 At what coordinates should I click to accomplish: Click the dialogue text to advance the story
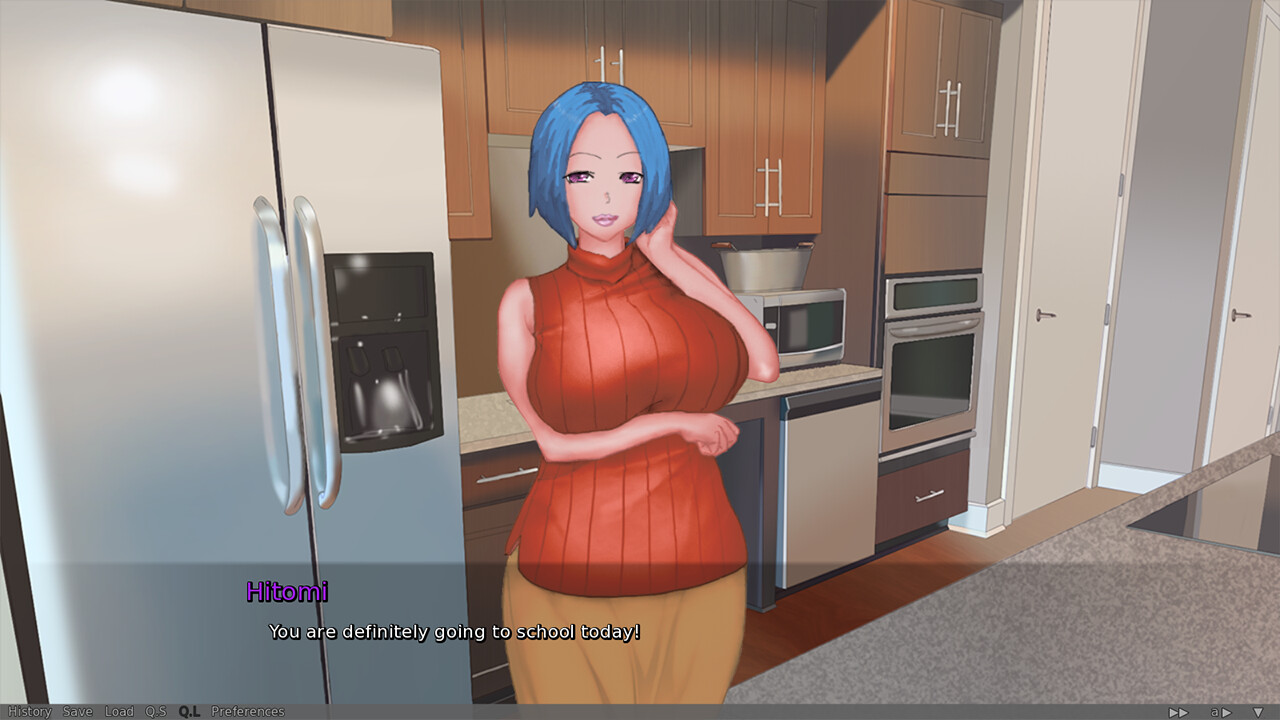[x=455, y=632]
